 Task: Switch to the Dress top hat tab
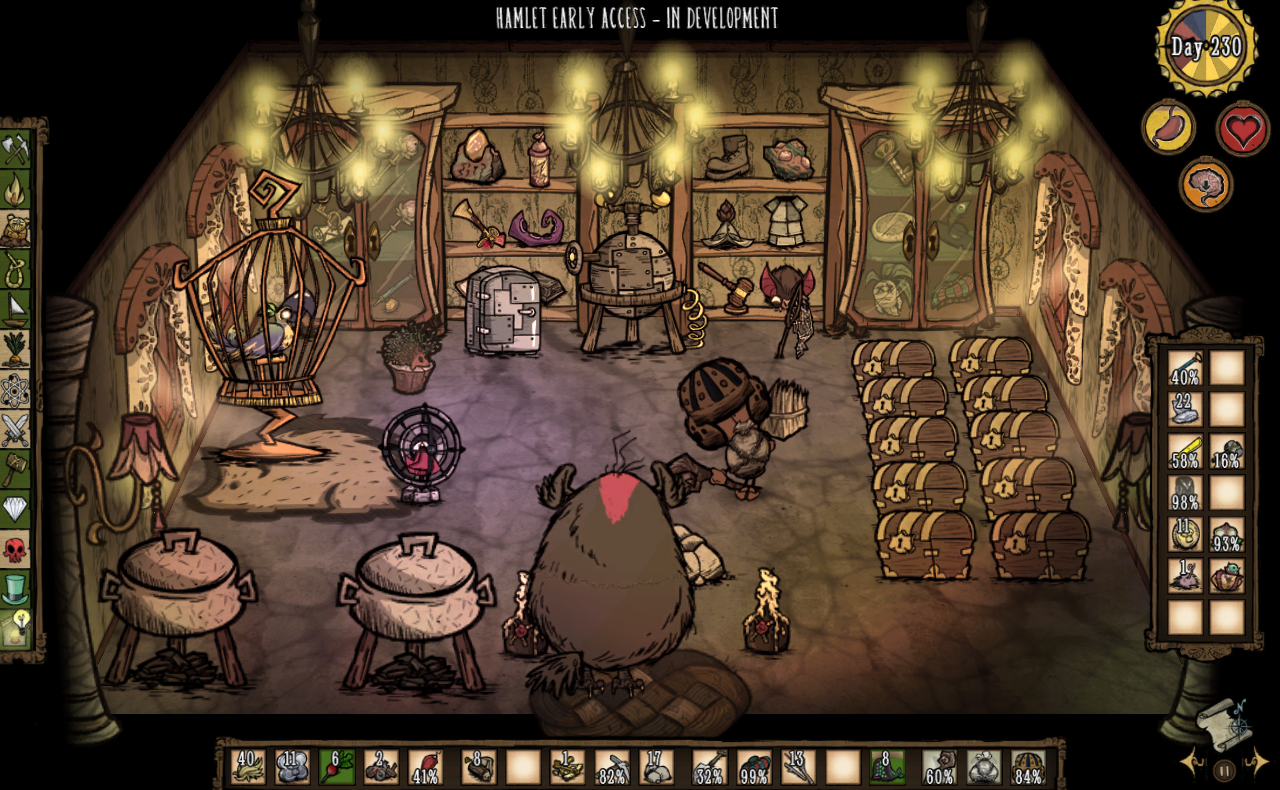(18, 589)
